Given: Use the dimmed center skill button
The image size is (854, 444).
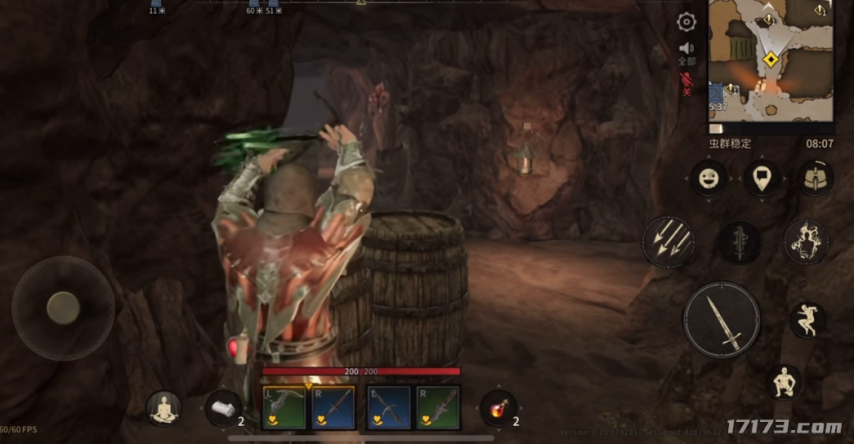Looking at the screenshot, I should [739, 242].
